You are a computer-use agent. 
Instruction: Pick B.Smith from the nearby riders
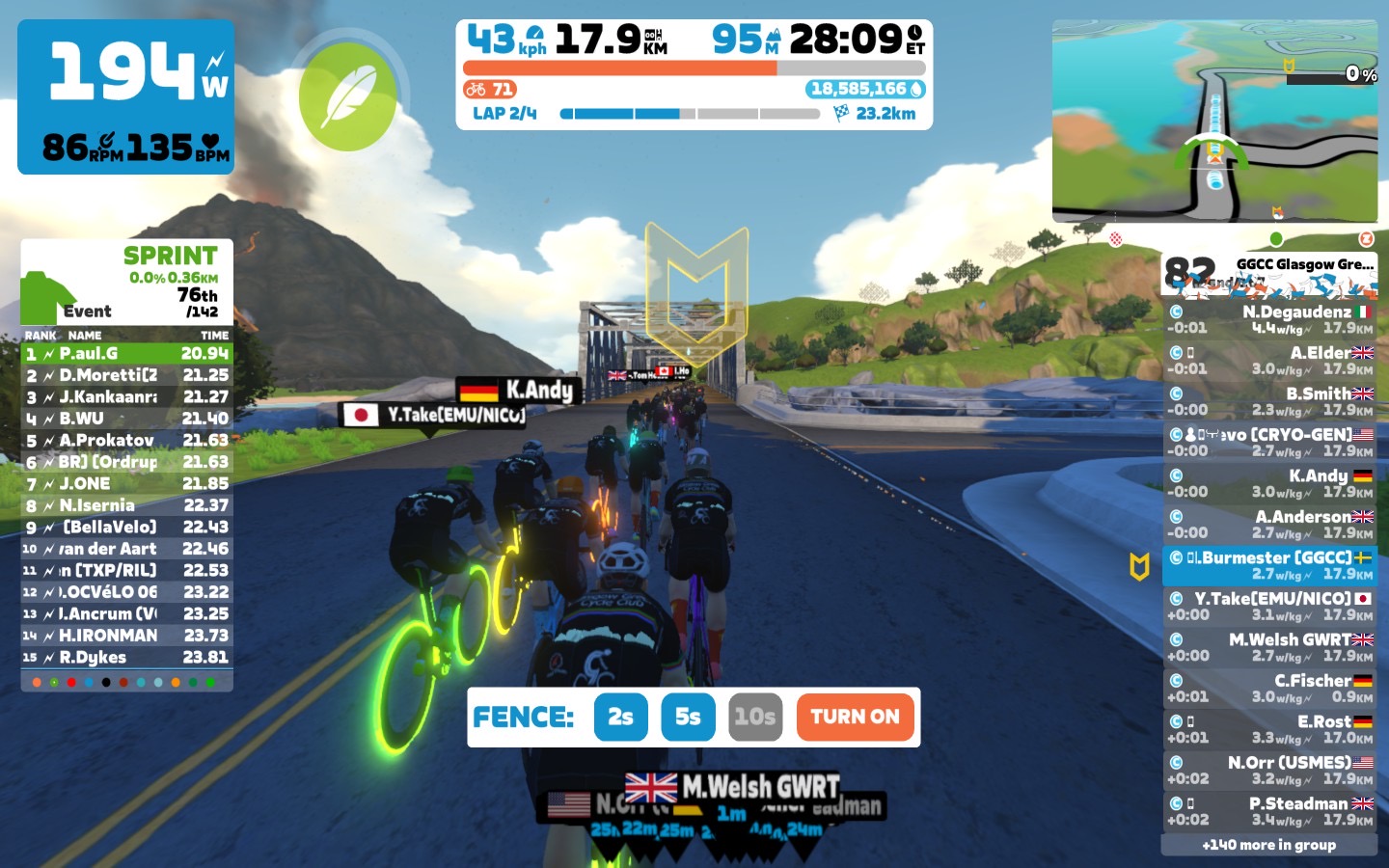coord(1268,401)
